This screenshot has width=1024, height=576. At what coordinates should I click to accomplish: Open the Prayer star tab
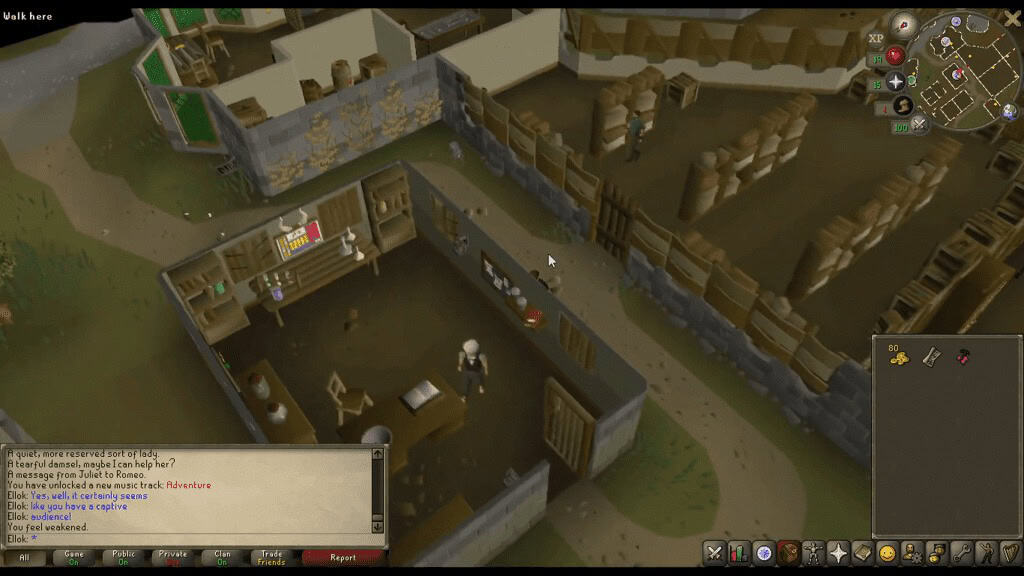click(838, 552)
